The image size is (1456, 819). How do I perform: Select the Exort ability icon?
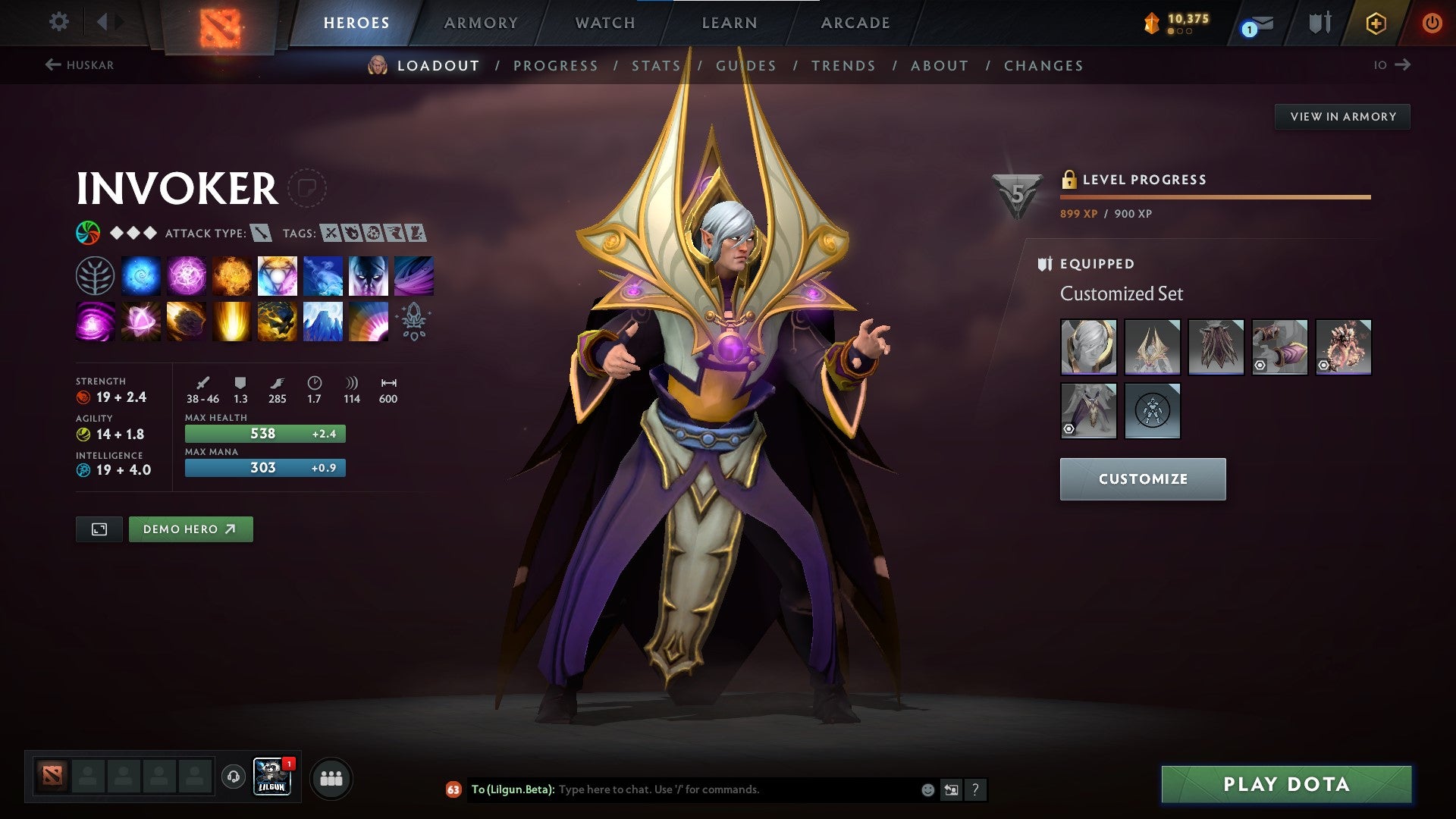click(232, 275)
